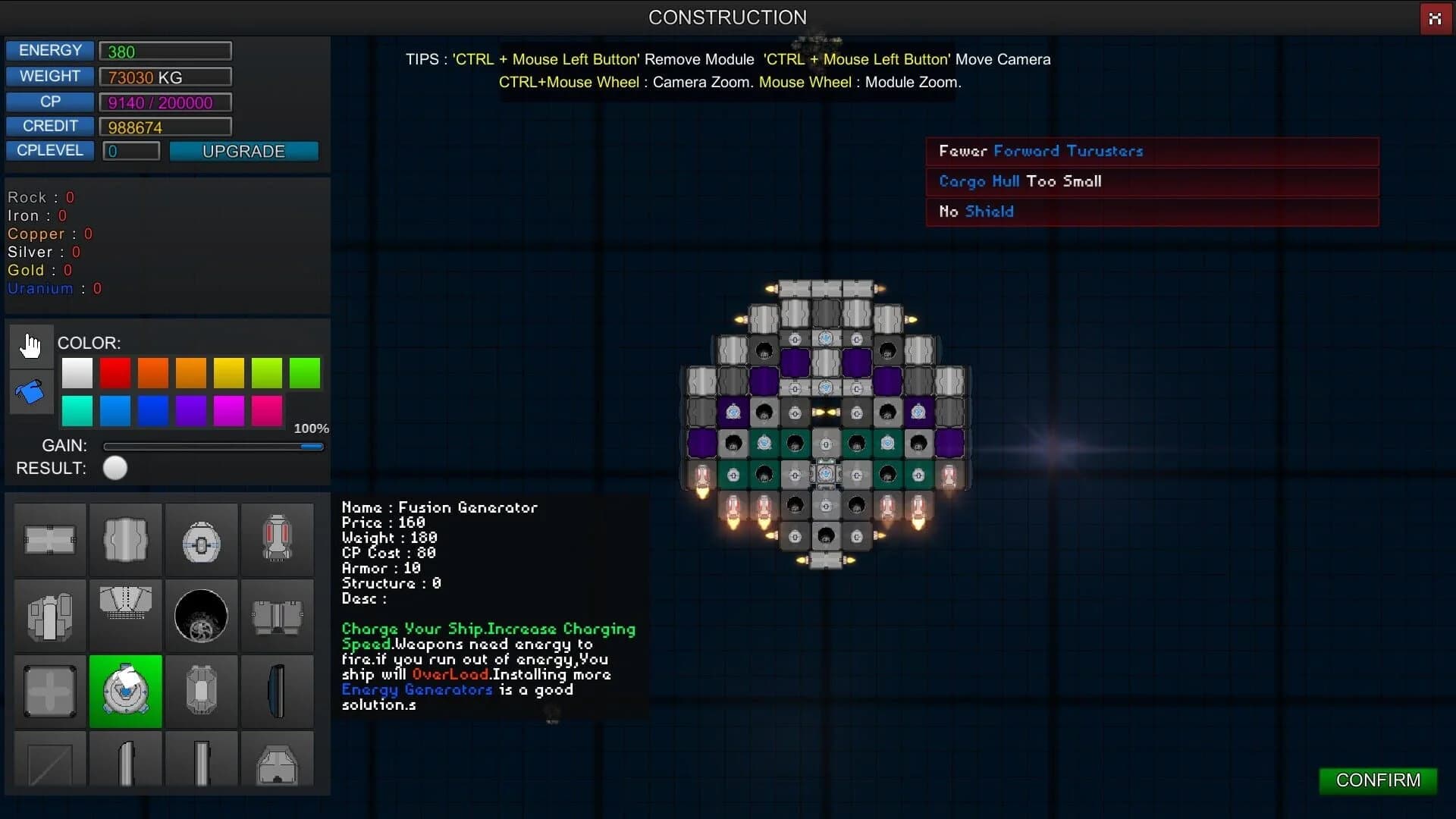Select the cockpit module in bottom row
Image resolution: width=1456 pixels, height=819 pixels.
coord(278,764)
